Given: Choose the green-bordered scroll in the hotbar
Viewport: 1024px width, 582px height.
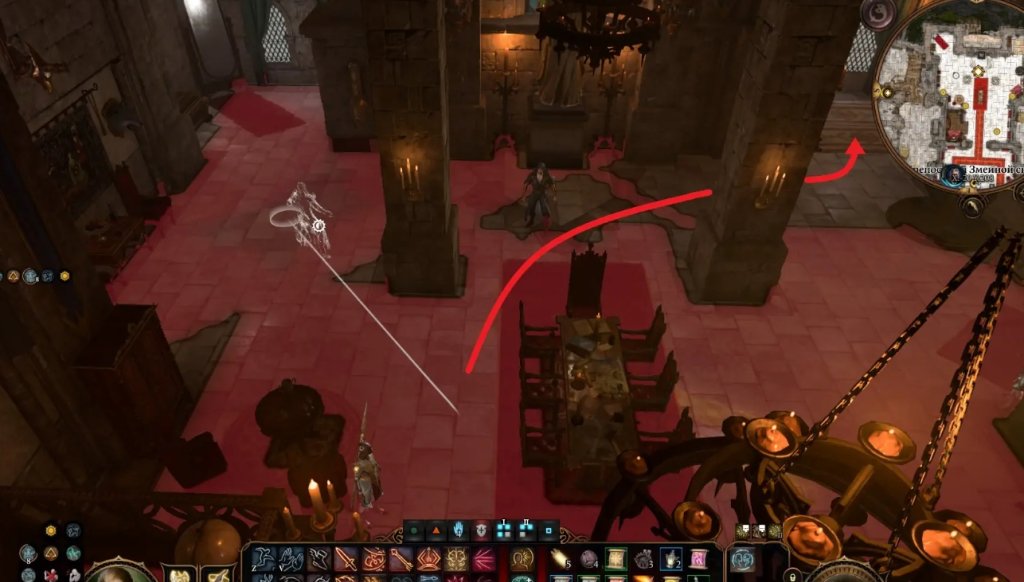Looking at the screenshot, I should [615, 559].
